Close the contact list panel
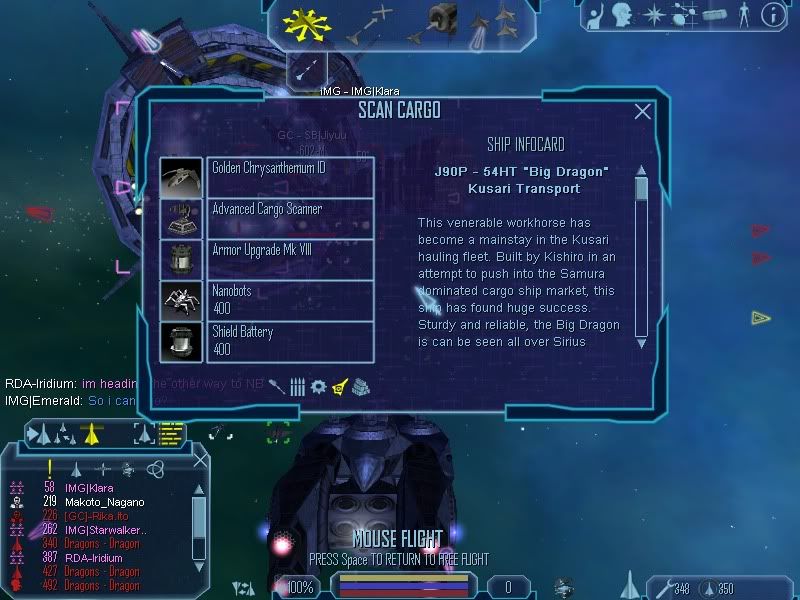 (200, 459)
